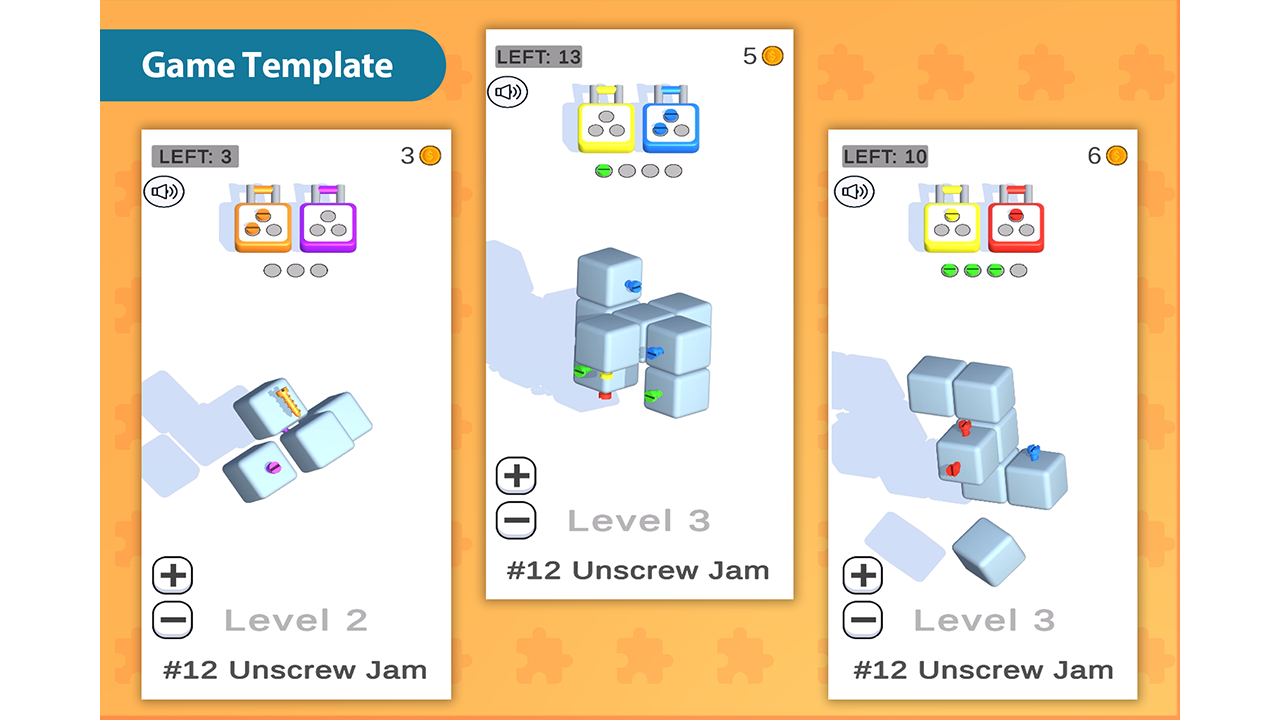Mute sound in the Level 2 panel
This screenshot has width=1280, height=720.
tap(164, 191)
